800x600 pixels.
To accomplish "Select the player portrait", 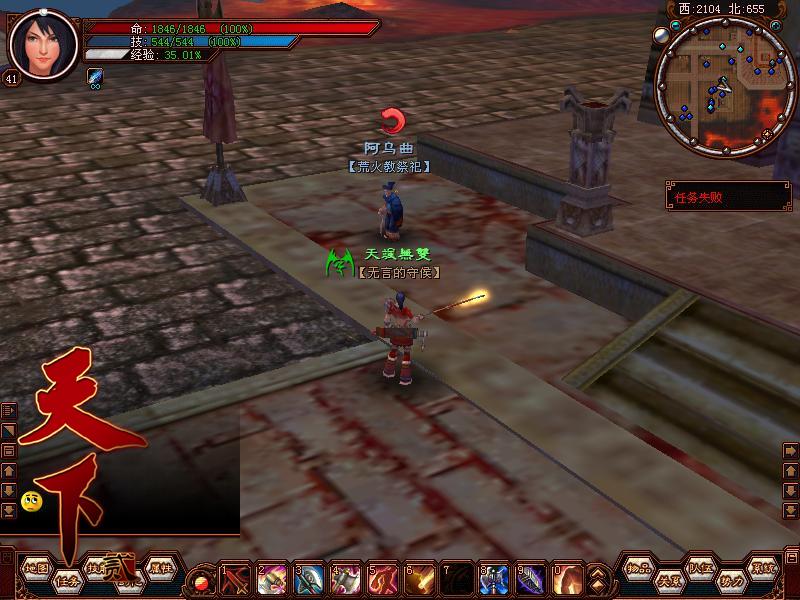I will (x=43, y=44).
